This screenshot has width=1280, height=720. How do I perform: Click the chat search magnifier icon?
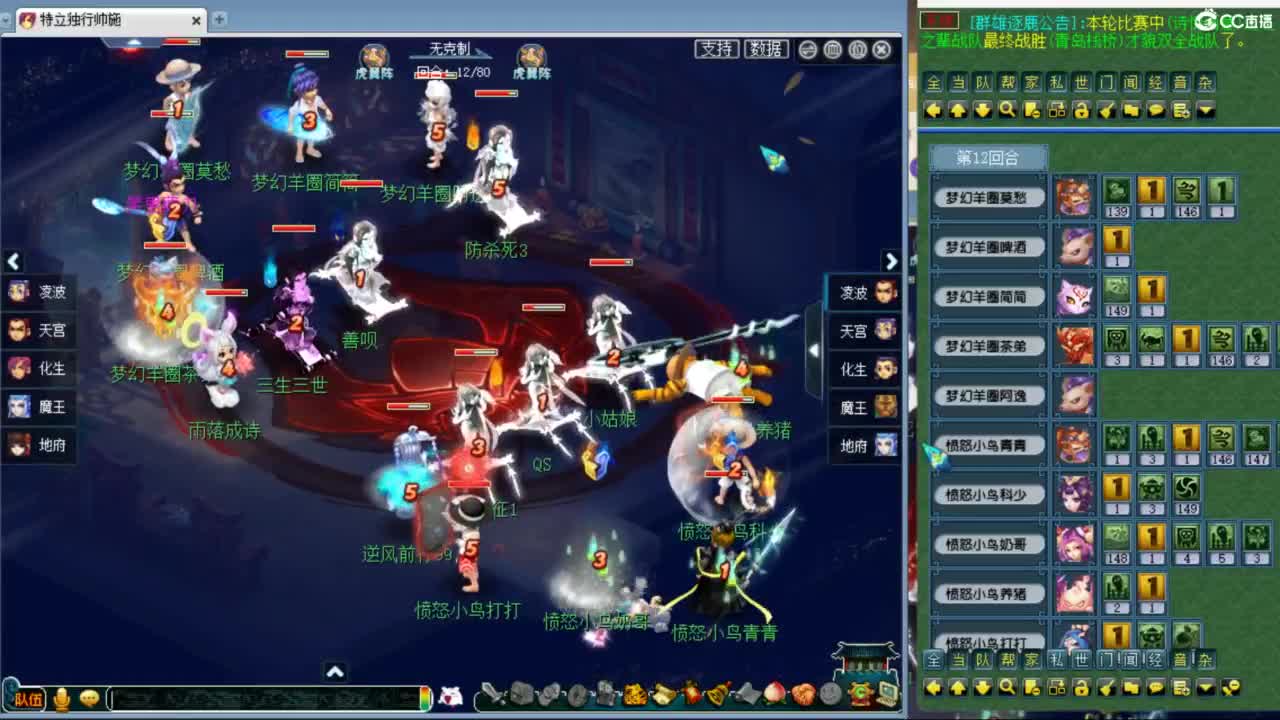click(x=1007, y=111)
